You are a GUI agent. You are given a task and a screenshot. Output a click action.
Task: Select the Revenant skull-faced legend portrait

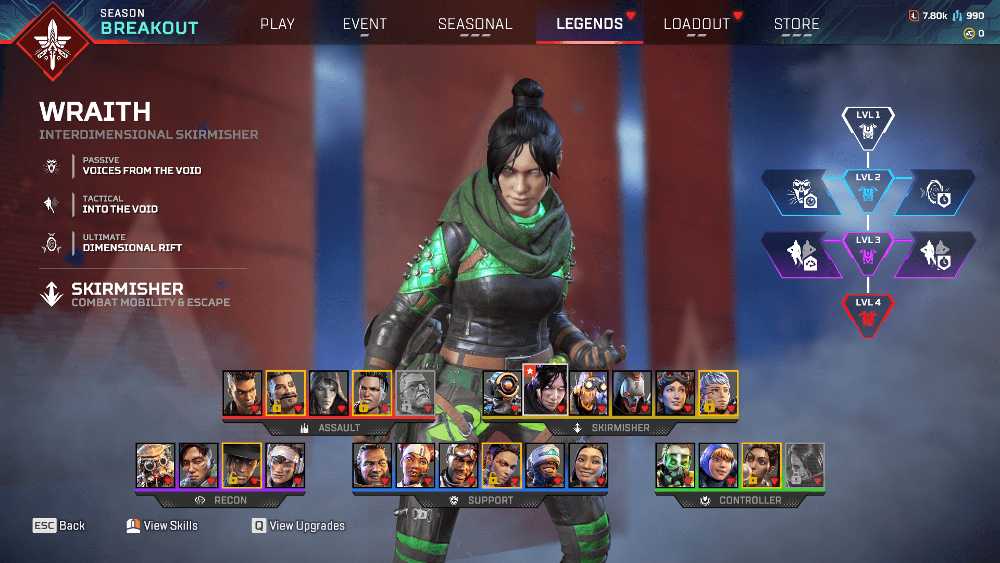tap(632, 393)
